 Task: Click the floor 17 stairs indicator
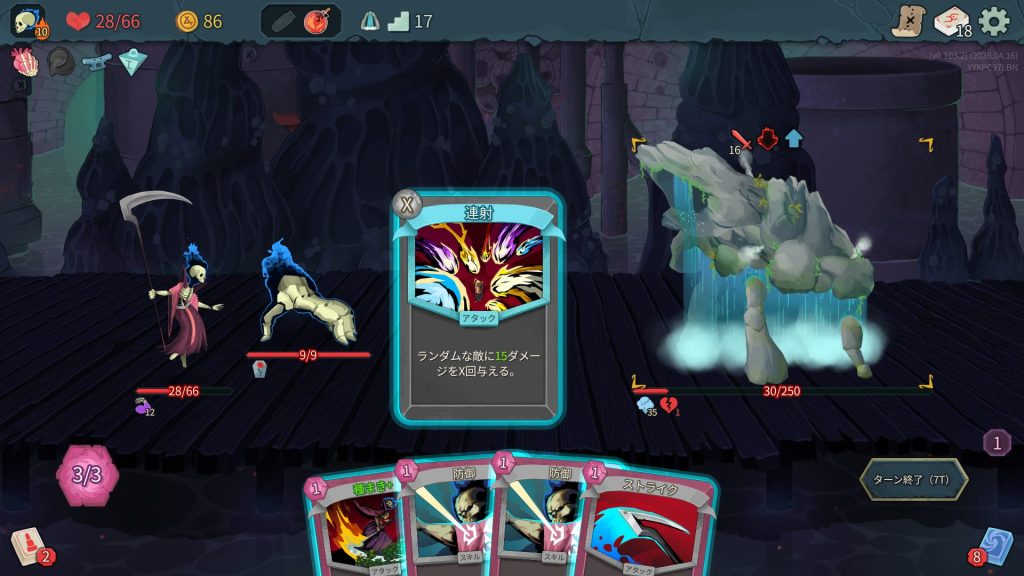pos(399,21)
